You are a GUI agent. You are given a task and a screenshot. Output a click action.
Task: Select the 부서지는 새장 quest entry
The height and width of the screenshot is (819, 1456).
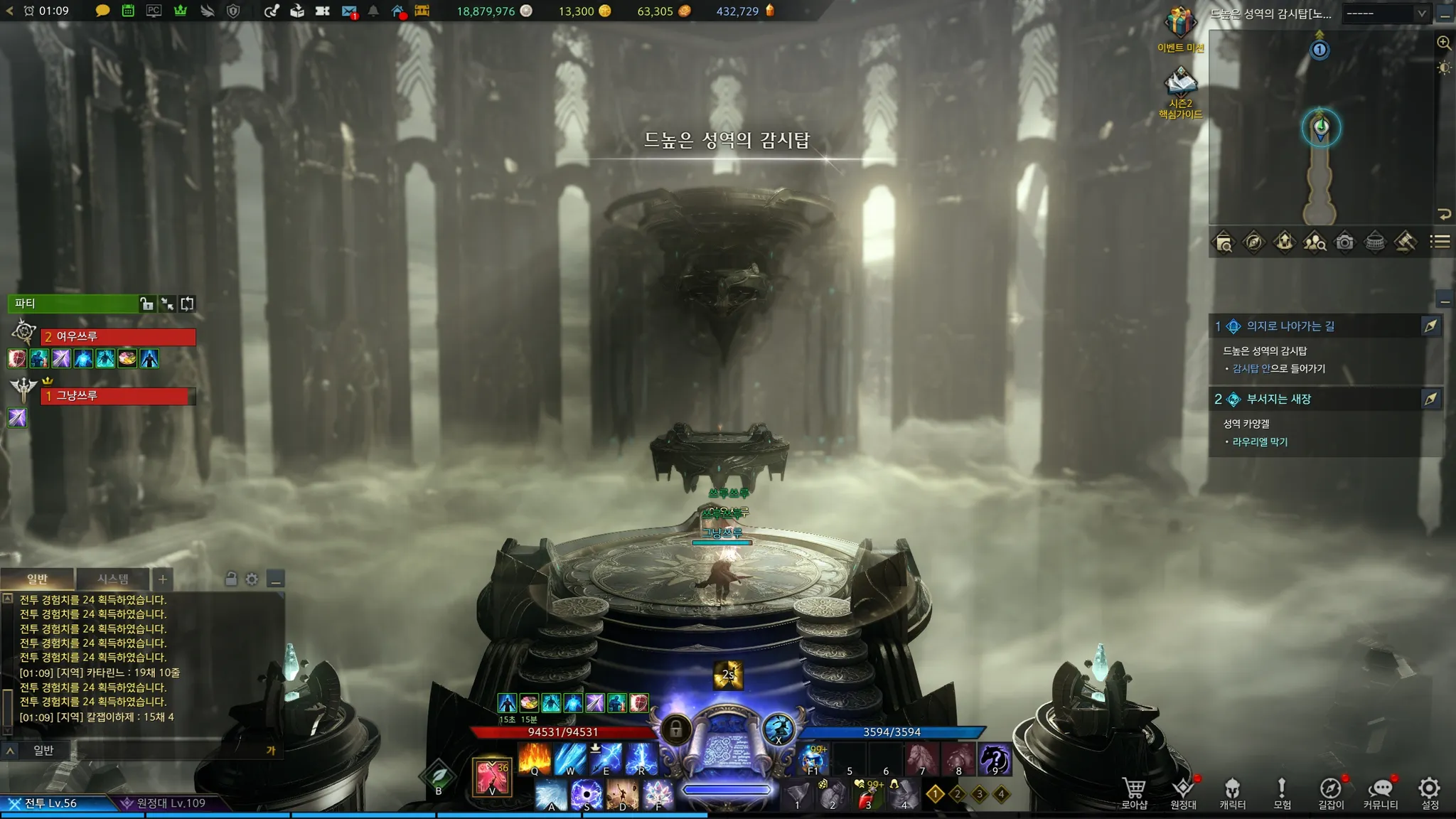1278,399
